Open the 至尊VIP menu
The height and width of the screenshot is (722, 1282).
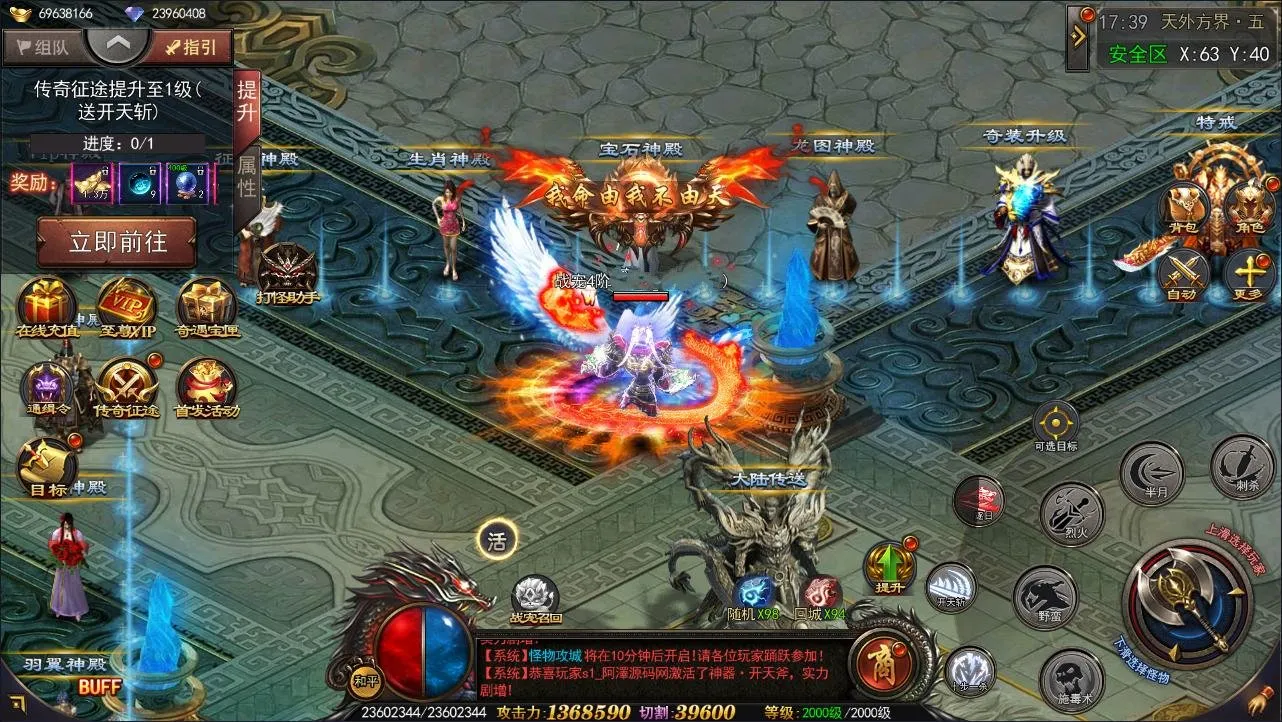(126, 305)
